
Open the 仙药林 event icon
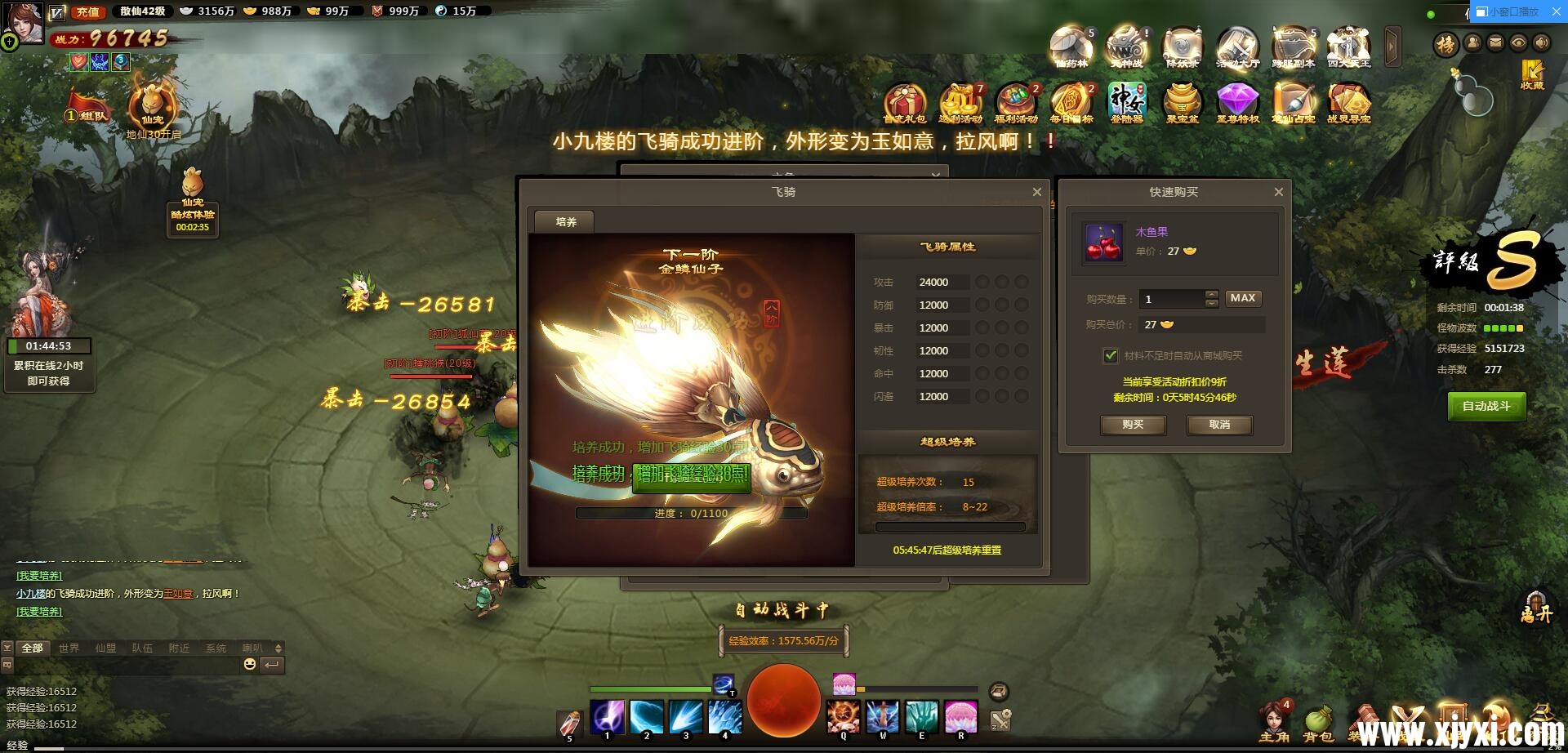[x=1071, y=47]
